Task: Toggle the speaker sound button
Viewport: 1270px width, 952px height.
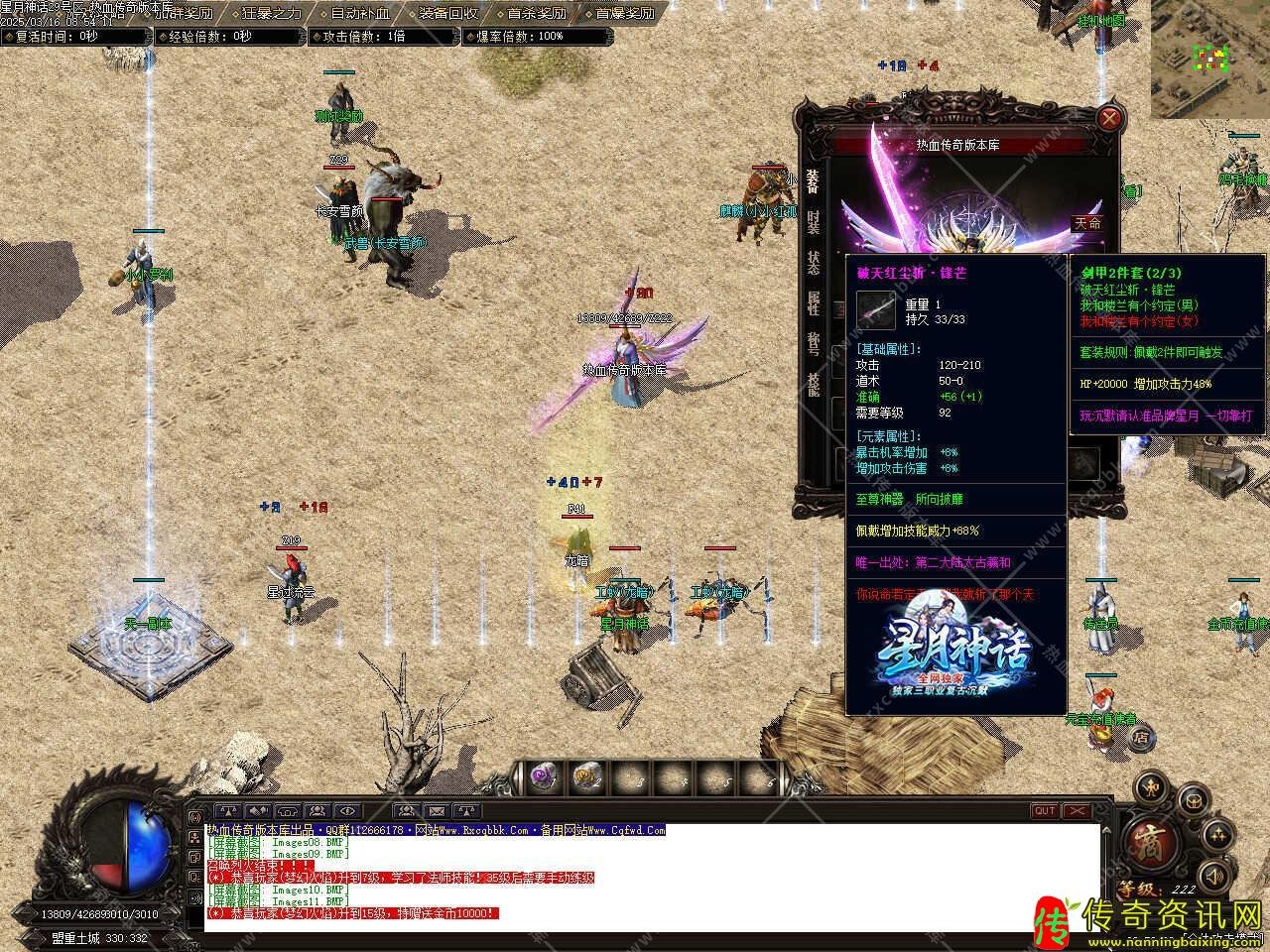Action: [1214, 876]
